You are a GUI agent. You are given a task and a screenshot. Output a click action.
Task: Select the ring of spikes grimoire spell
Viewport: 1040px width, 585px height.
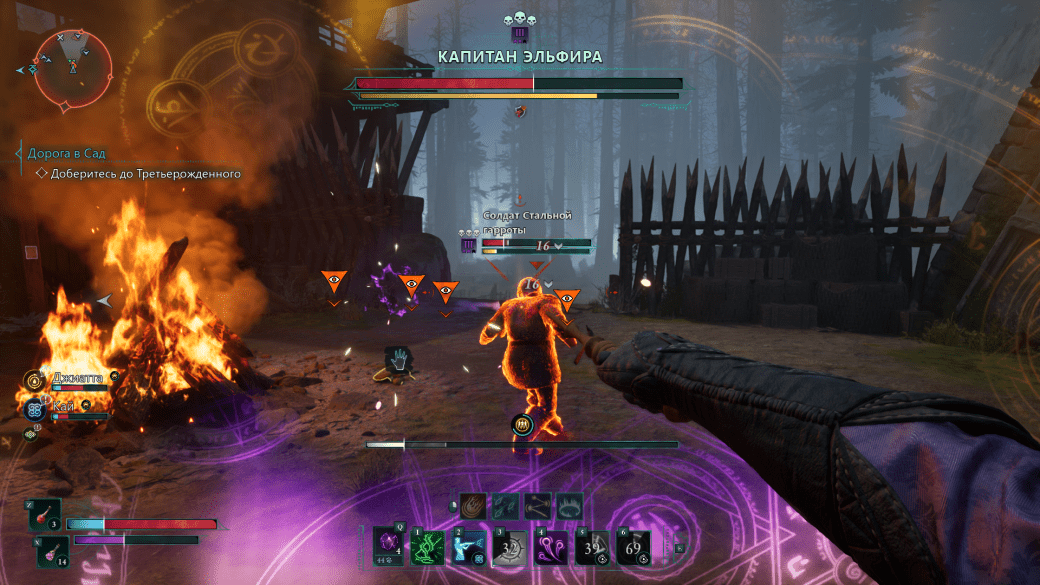pos(570,505)
